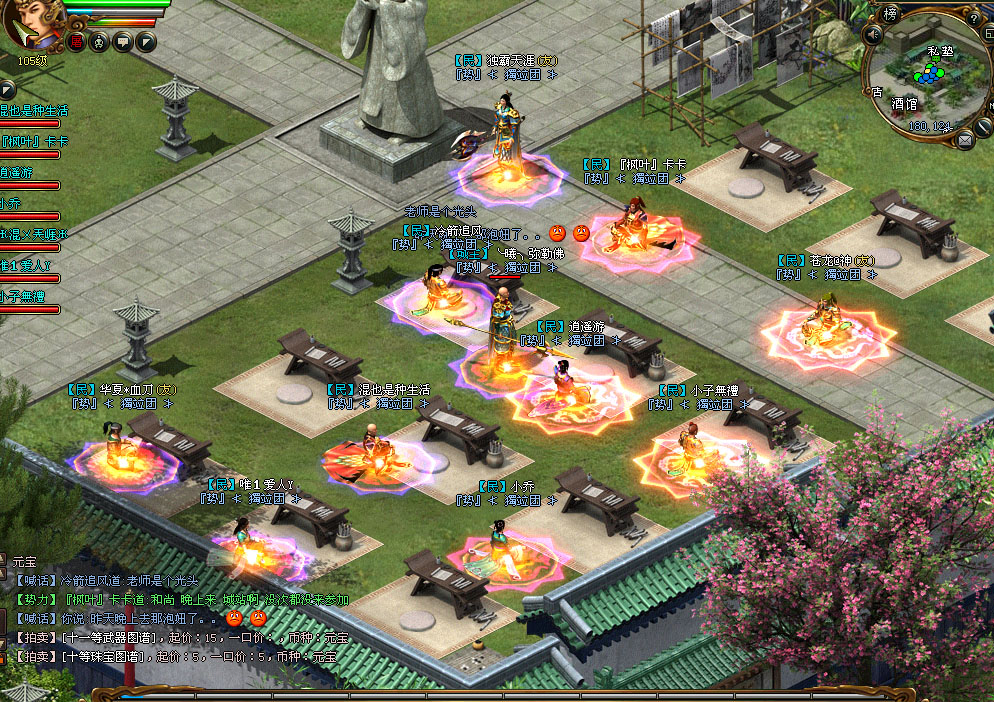This screenshot has width=994, height=702.
Task: Toggle the red 屠 slaughter mode icon
Action: 76,41
